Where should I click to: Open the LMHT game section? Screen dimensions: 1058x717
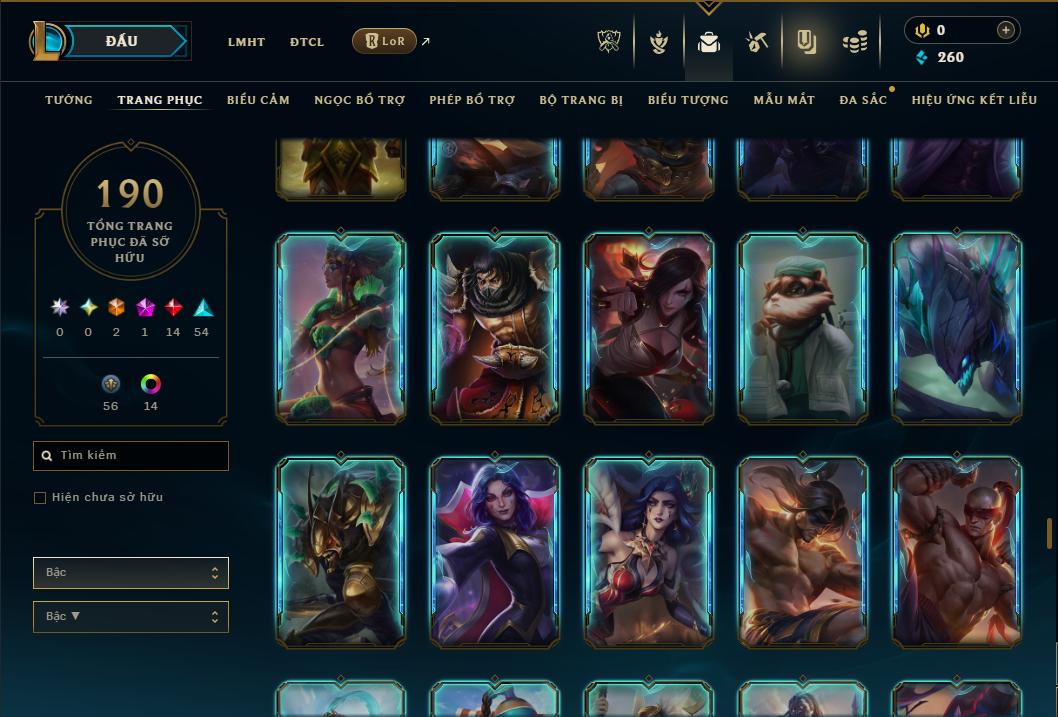pos(246,42)
